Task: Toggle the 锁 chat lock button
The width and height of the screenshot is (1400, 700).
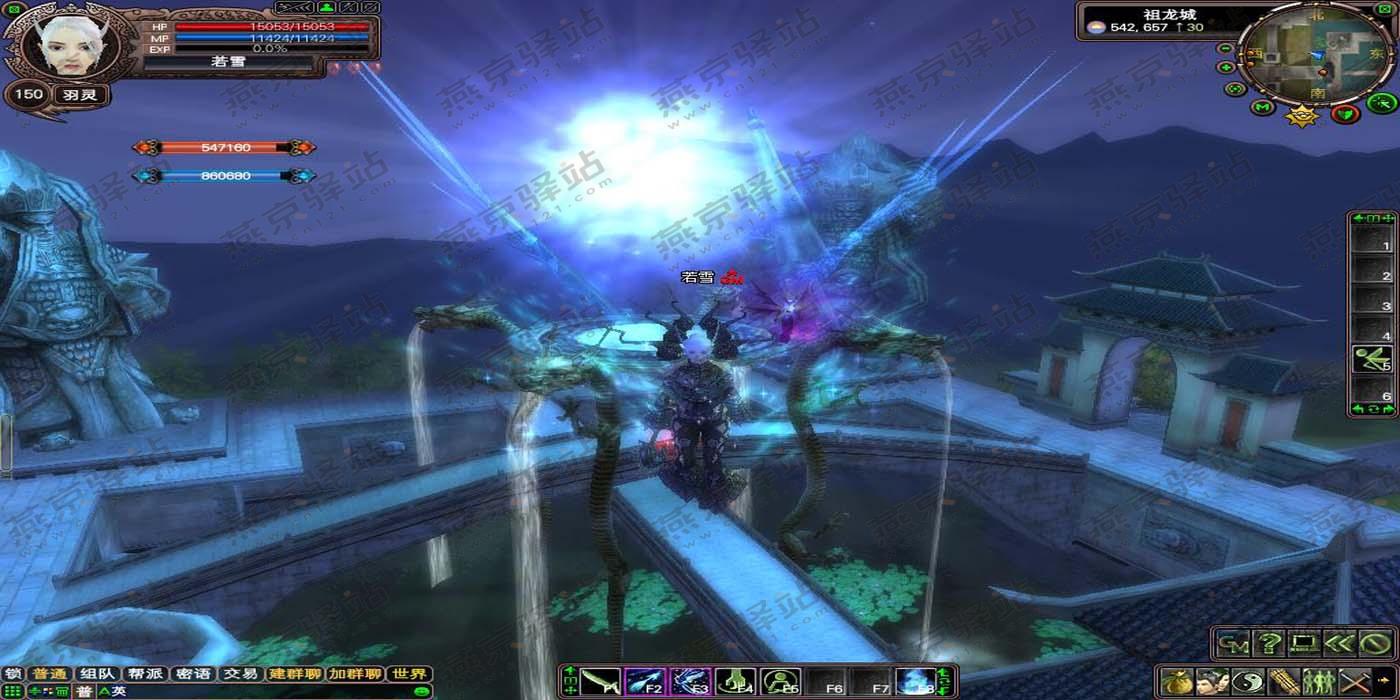Action: [12, 675]
